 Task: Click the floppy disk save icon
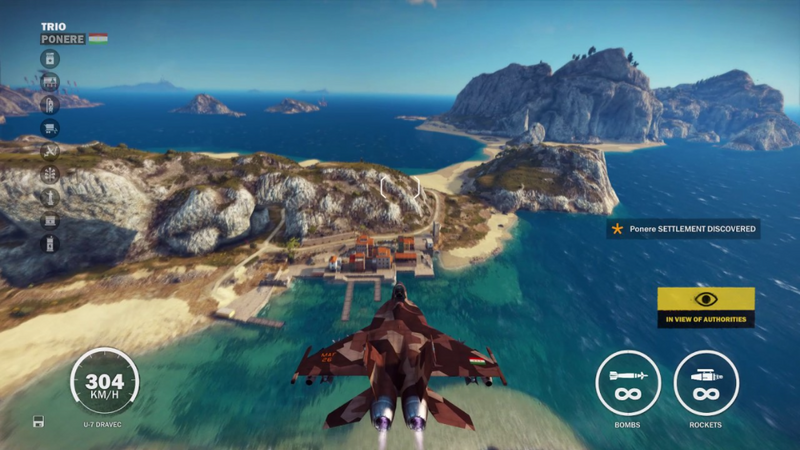pos(38,420)
